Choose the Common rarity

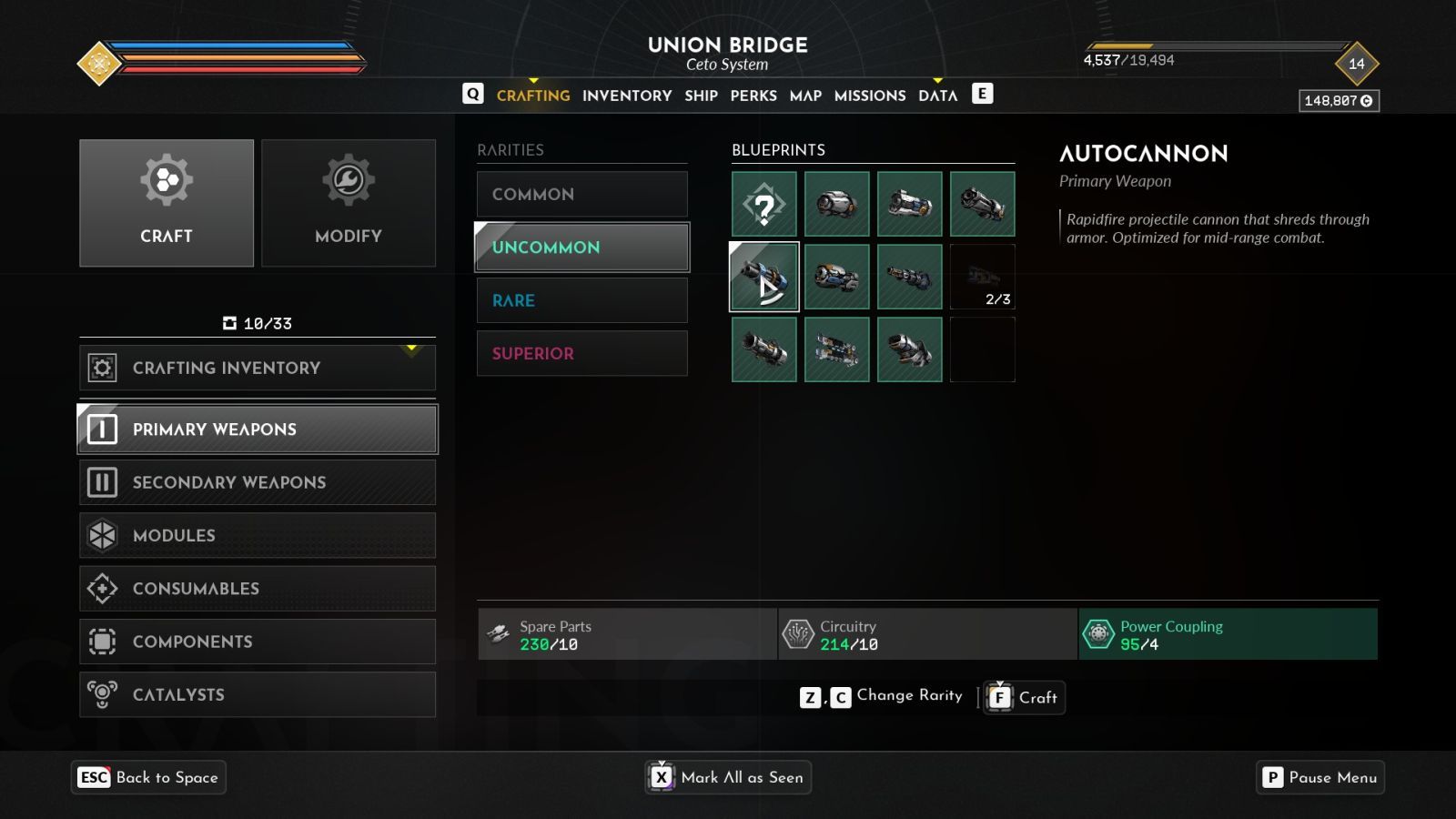[x=581, y=194]
